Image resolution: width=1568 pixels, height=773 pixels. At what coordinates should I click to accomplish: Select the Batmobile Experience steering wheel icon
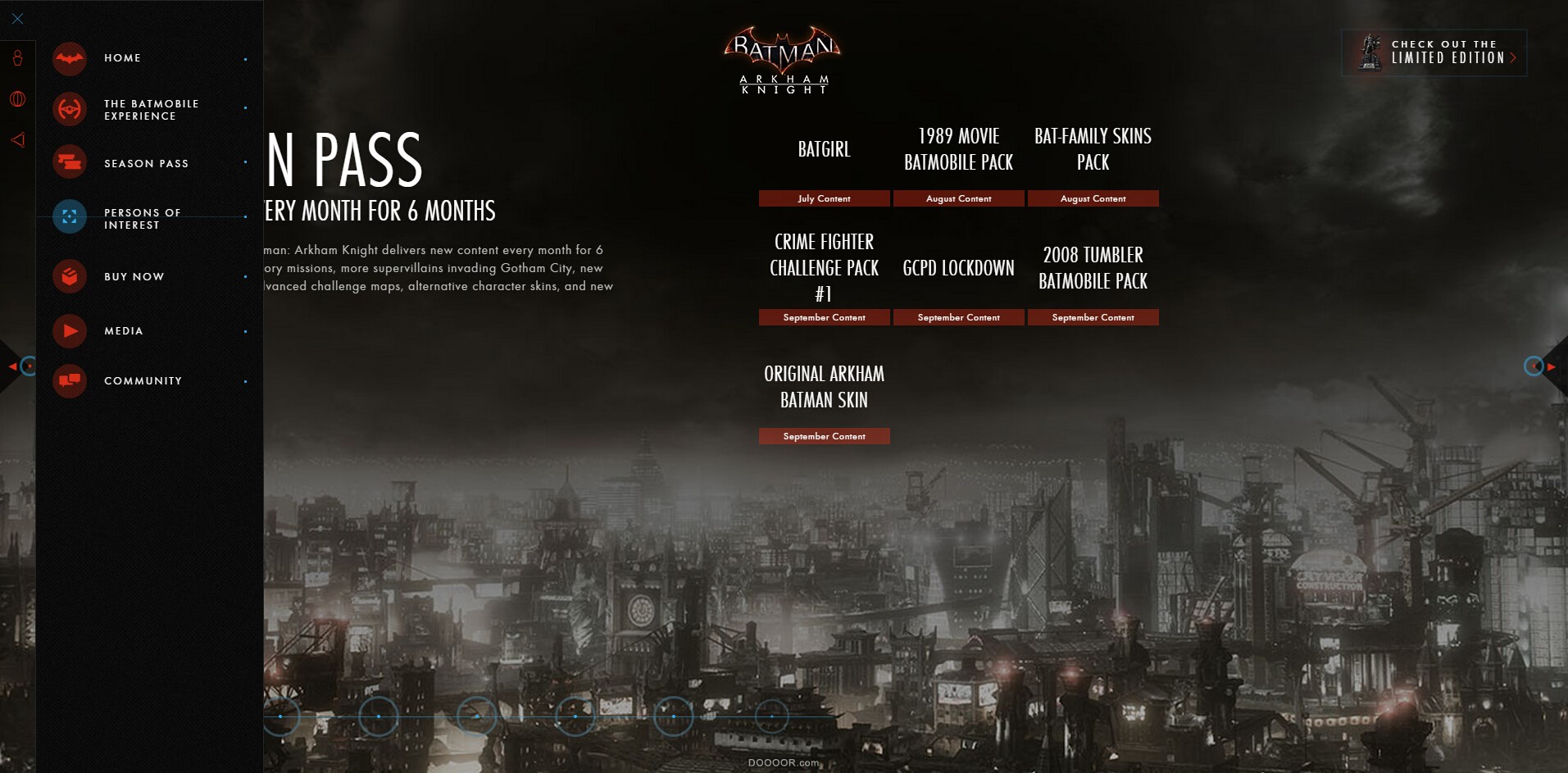pos(70,108)
